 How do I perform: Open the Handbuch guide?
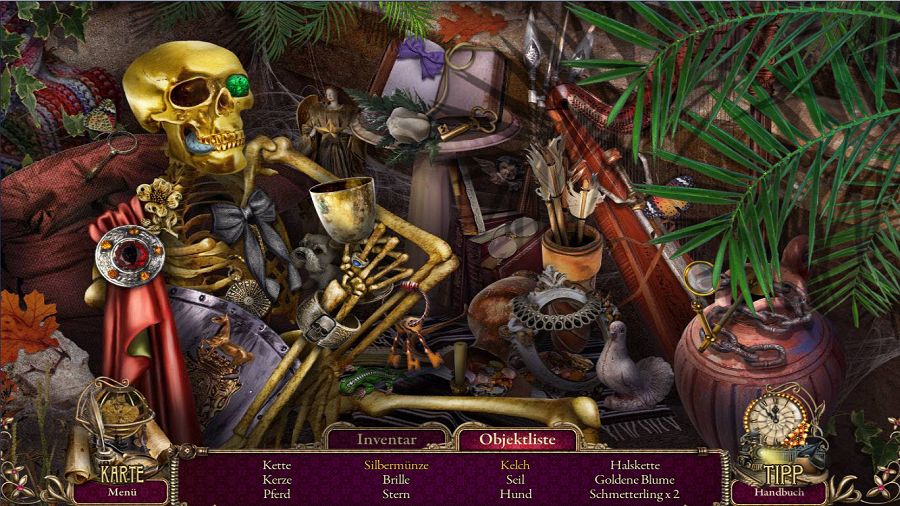pos(779,491)
